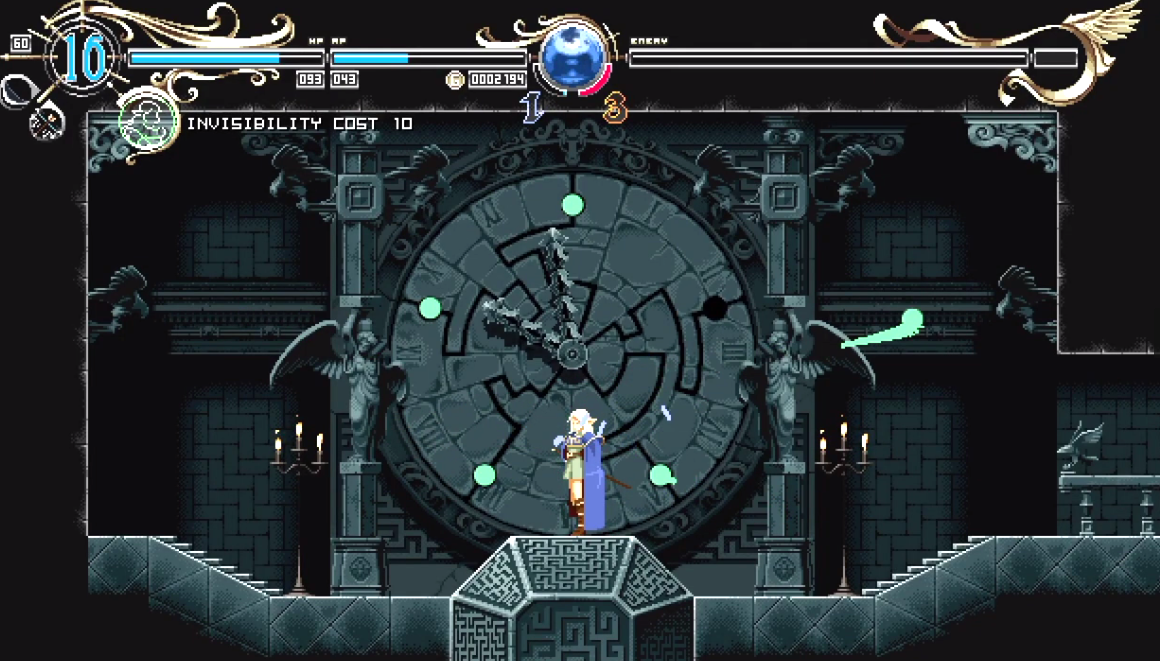Choose the sword weapon slot
The height and width of the screenshot is (661, 1160).
click(18, 91)
